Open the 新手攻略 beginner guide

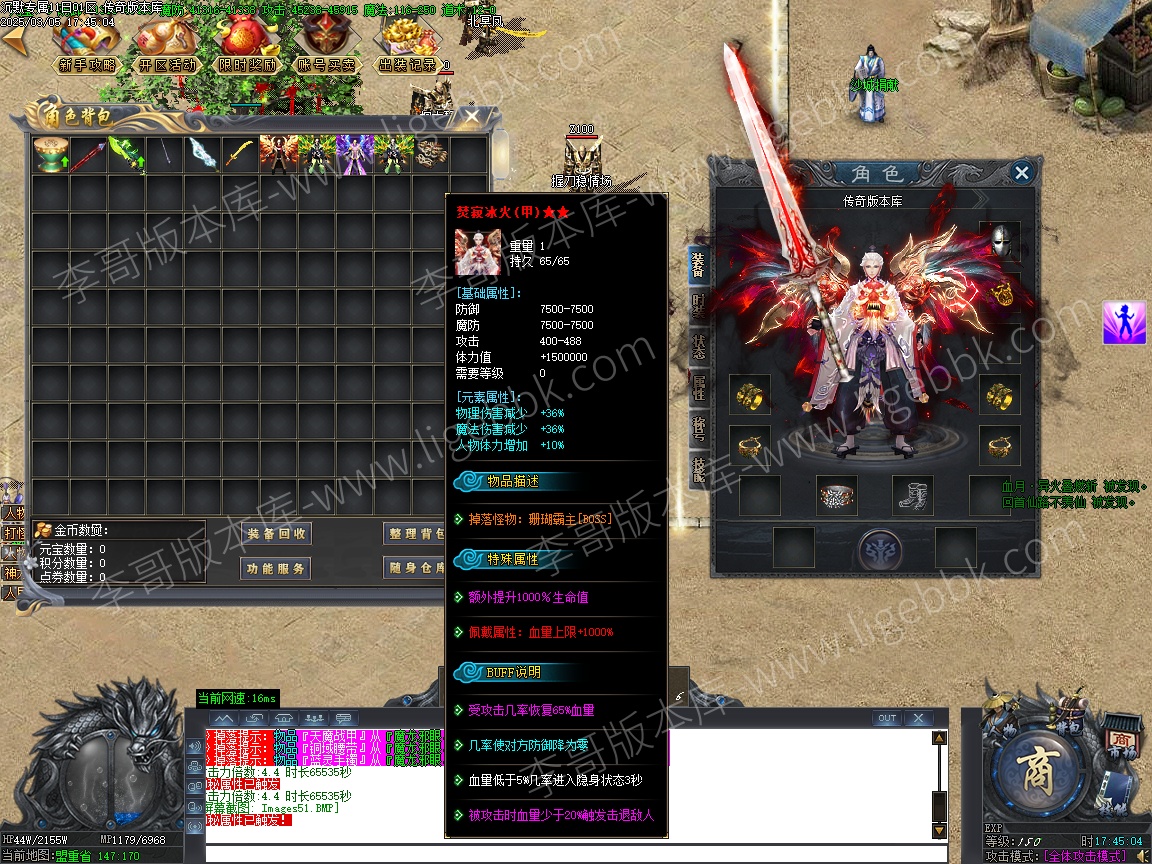pyautogui.click(x=87, y=64)
